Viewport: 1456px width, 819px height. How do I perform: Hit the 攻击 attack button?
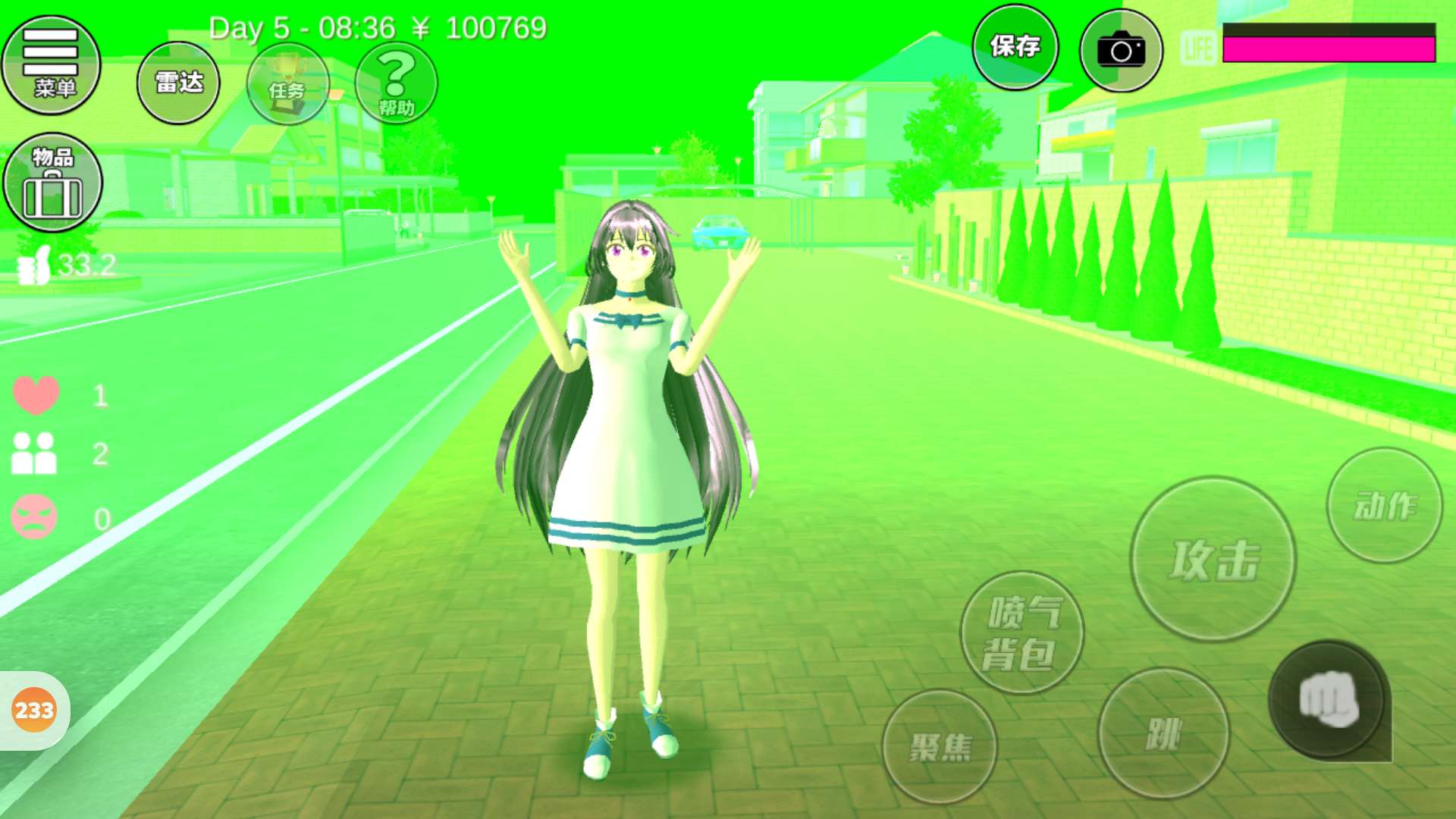click(1213, 560)
